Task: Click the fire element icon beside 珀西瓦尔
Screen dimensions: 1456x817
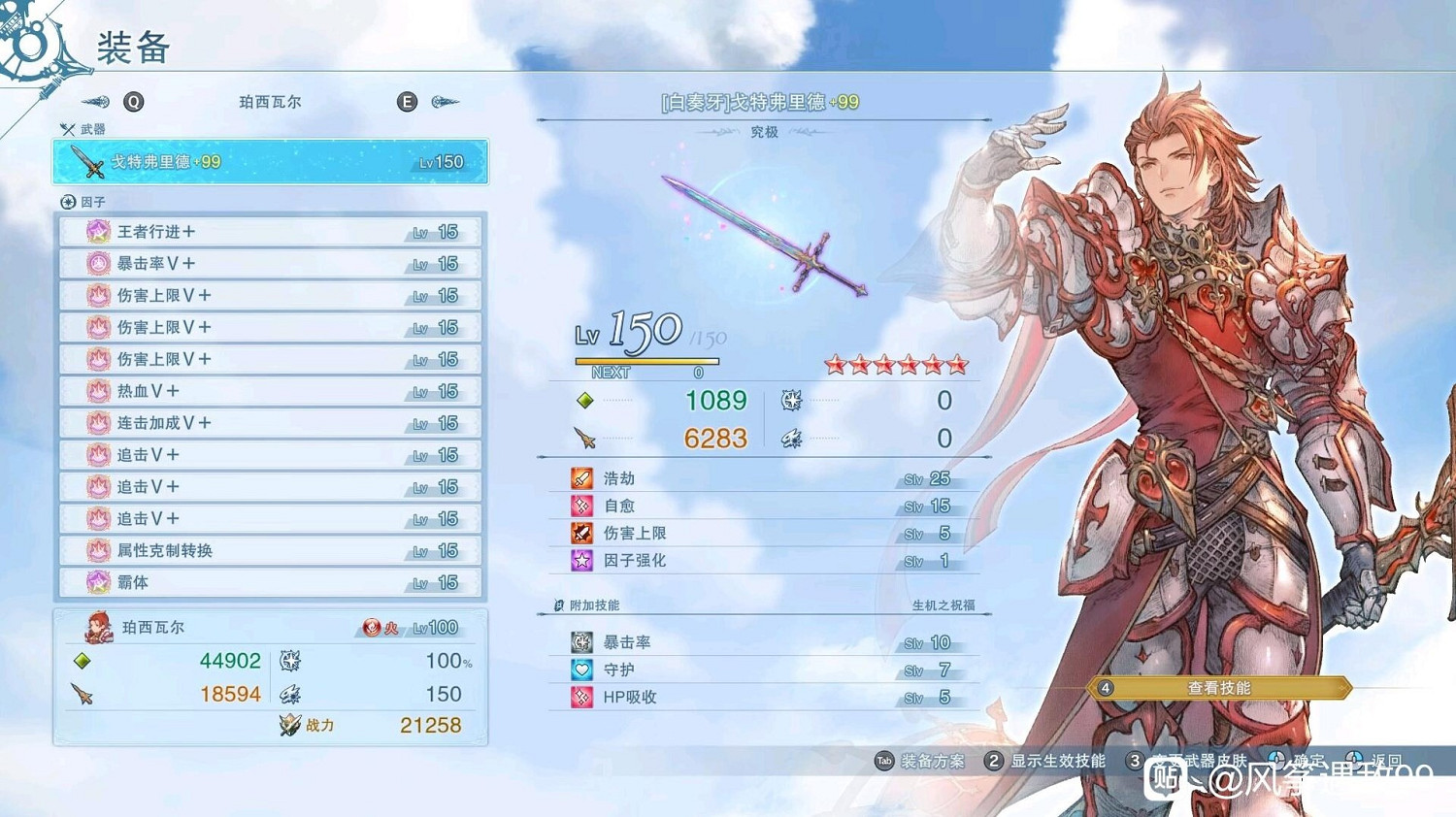Action: (x=372, y=627)
